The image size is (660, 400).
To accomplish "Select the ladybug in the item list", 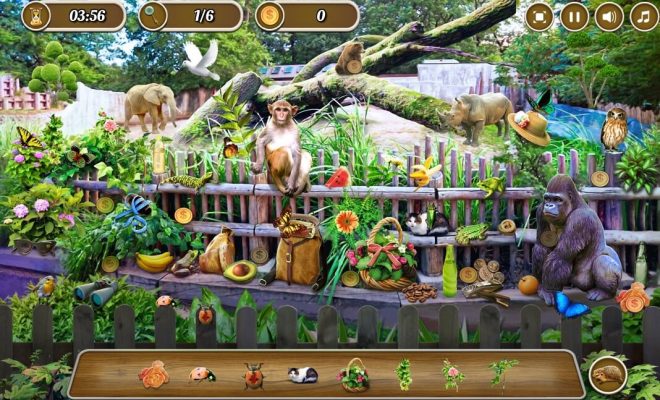I will [x=203, y=375].
